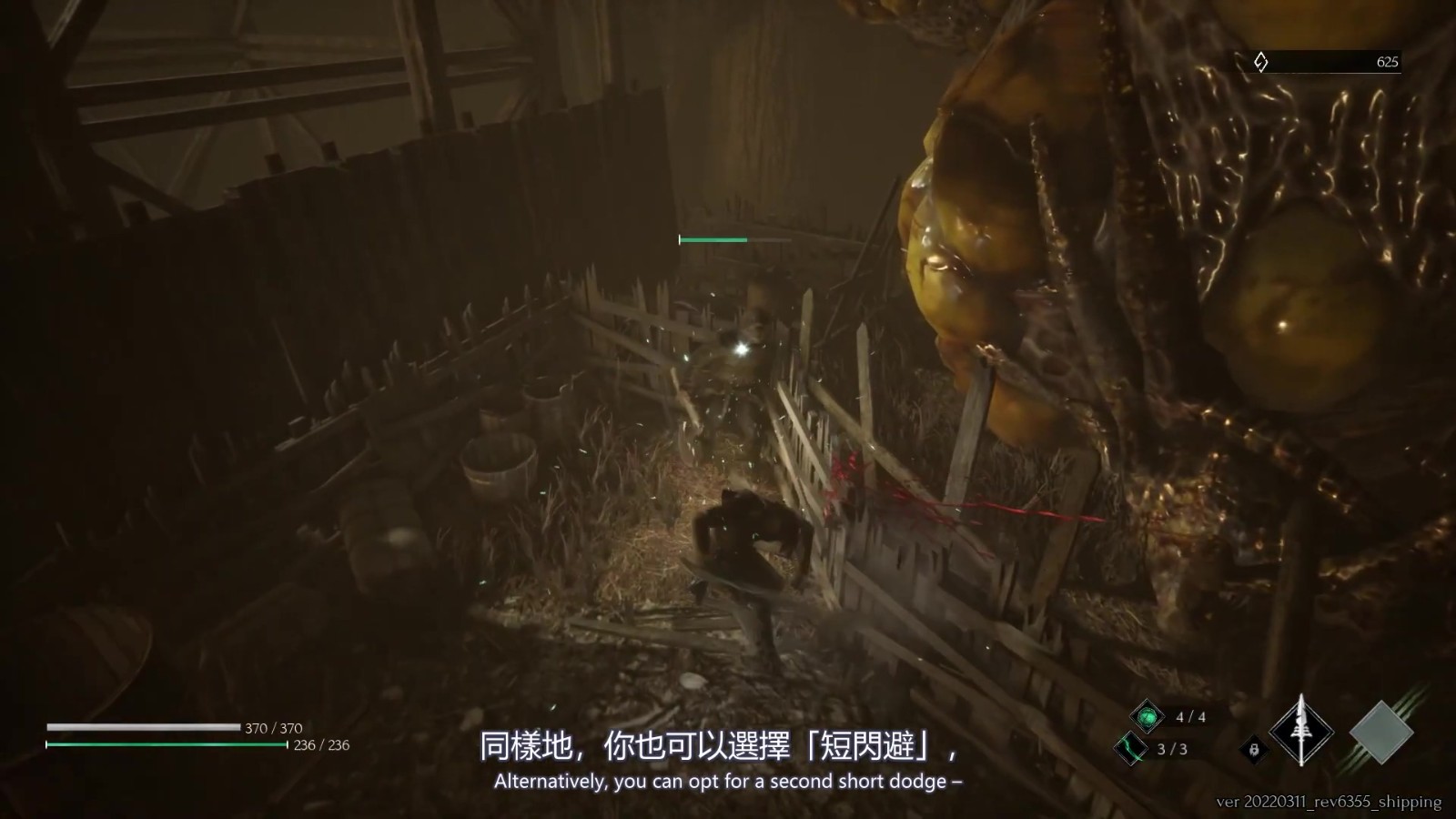Select the empty grey diamond item slot
This screenshot has width=1456, height=819.
coord(1380,733)
